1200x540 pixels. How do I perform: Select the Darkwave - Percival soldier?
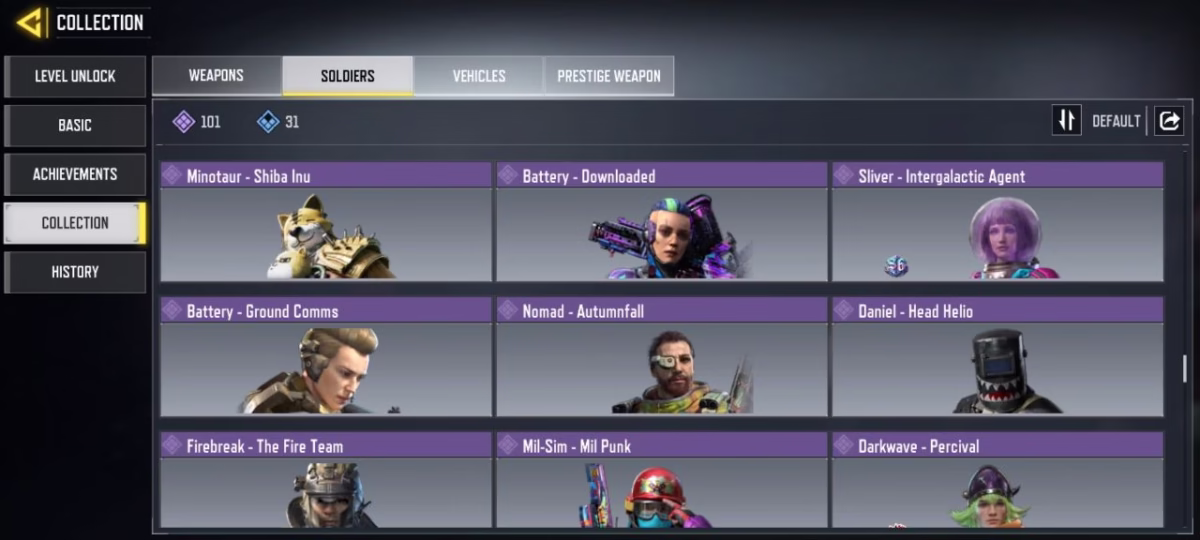tap(997, 481)
